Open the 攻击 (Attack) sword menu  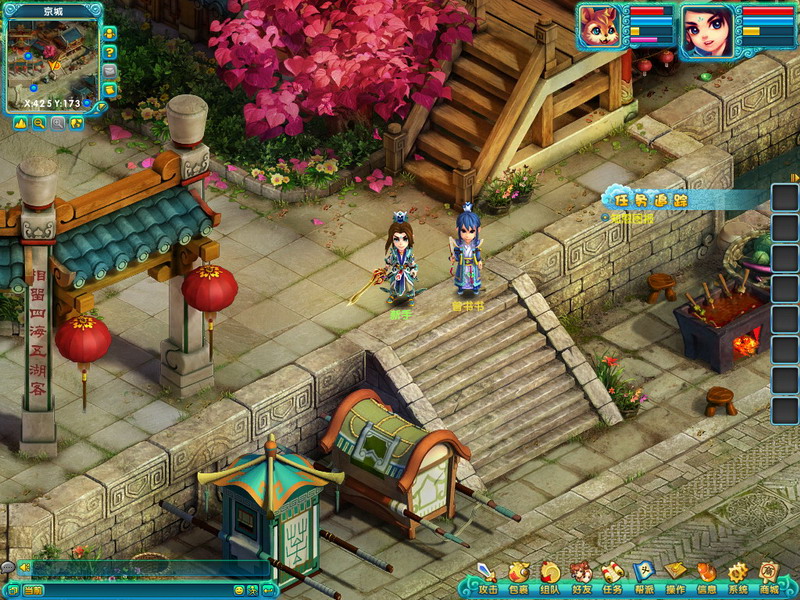486,576
